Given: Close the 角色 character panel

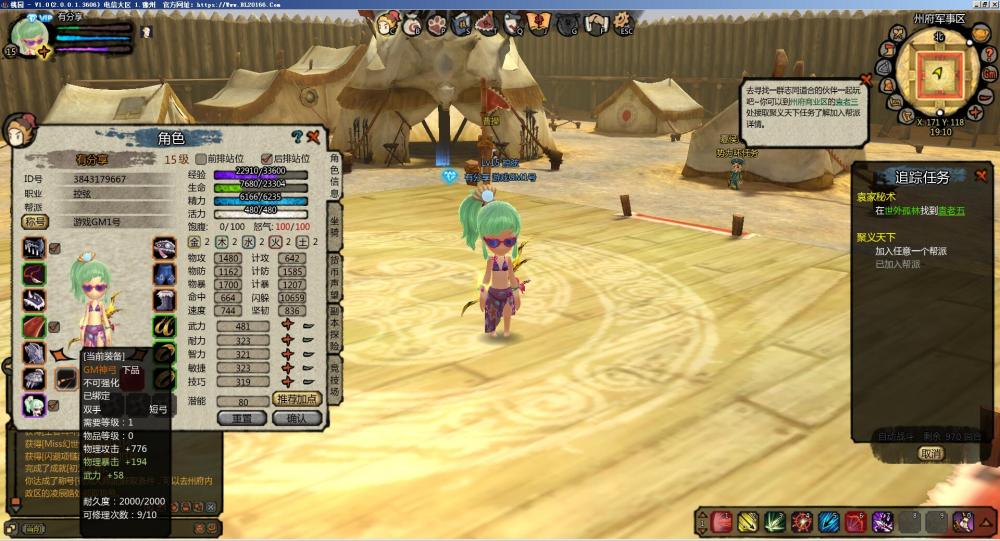Looking at the screenshot, I should pos(313,137).
